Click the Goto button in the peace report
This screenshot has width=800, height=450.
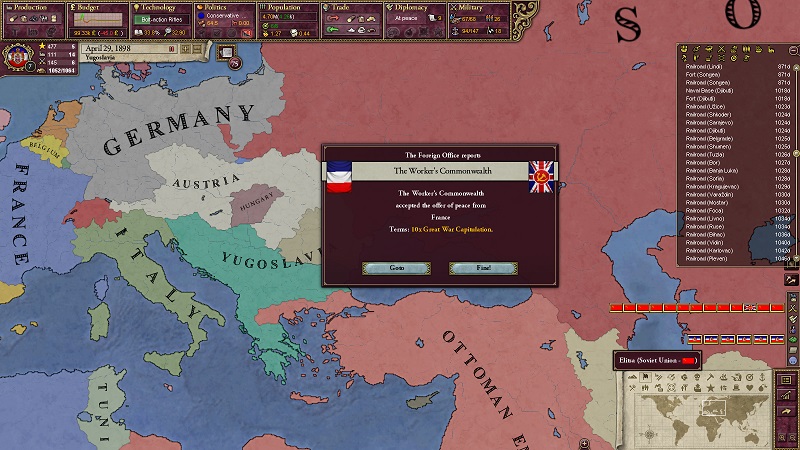(396, 268)
